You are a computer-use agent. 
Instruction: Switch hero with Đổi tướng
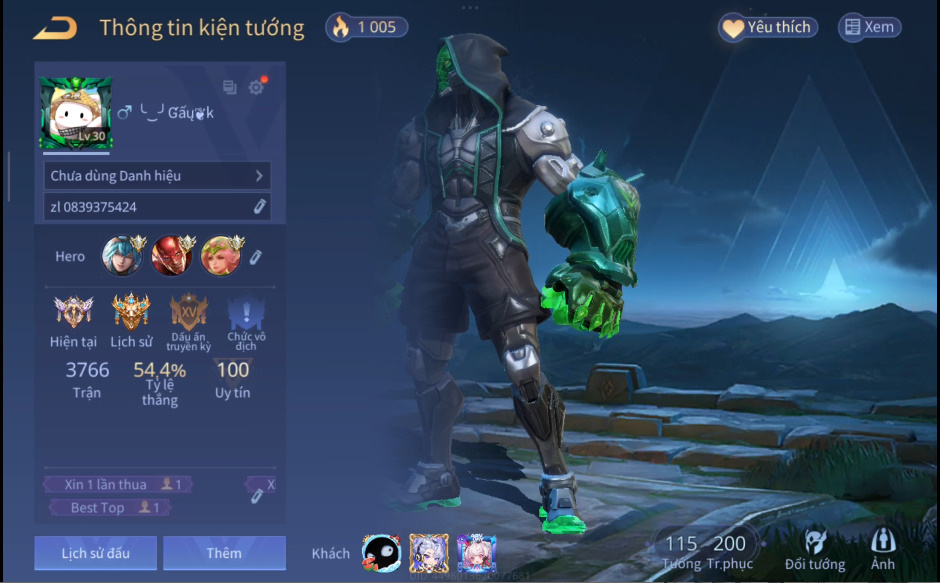[814, 551]
